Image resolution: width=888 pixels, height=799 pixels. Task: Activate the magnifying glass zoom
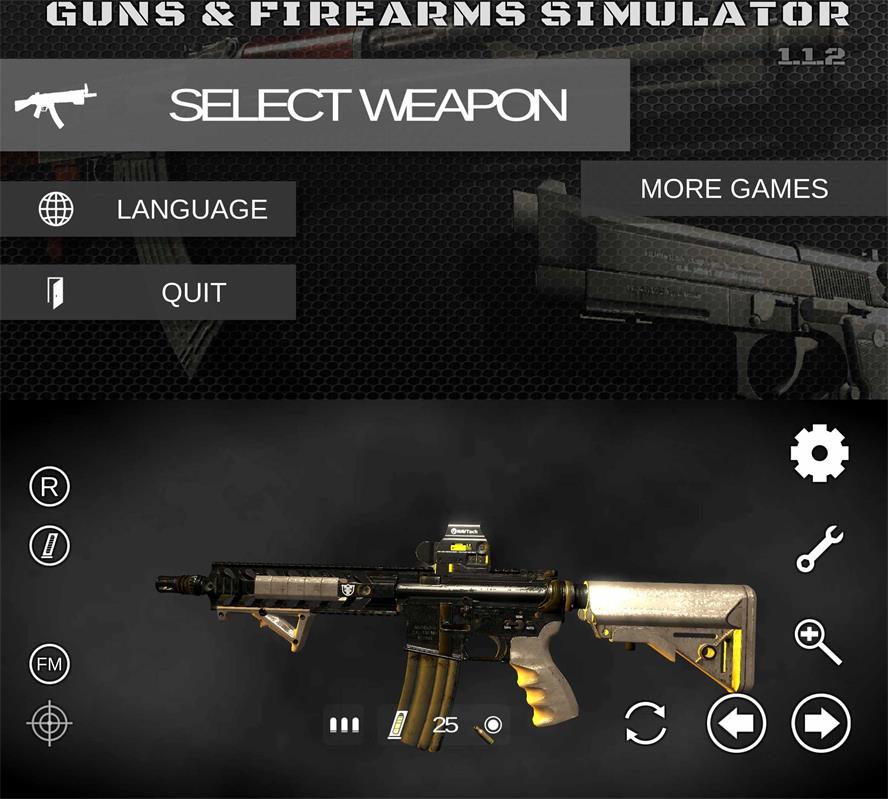818,641
